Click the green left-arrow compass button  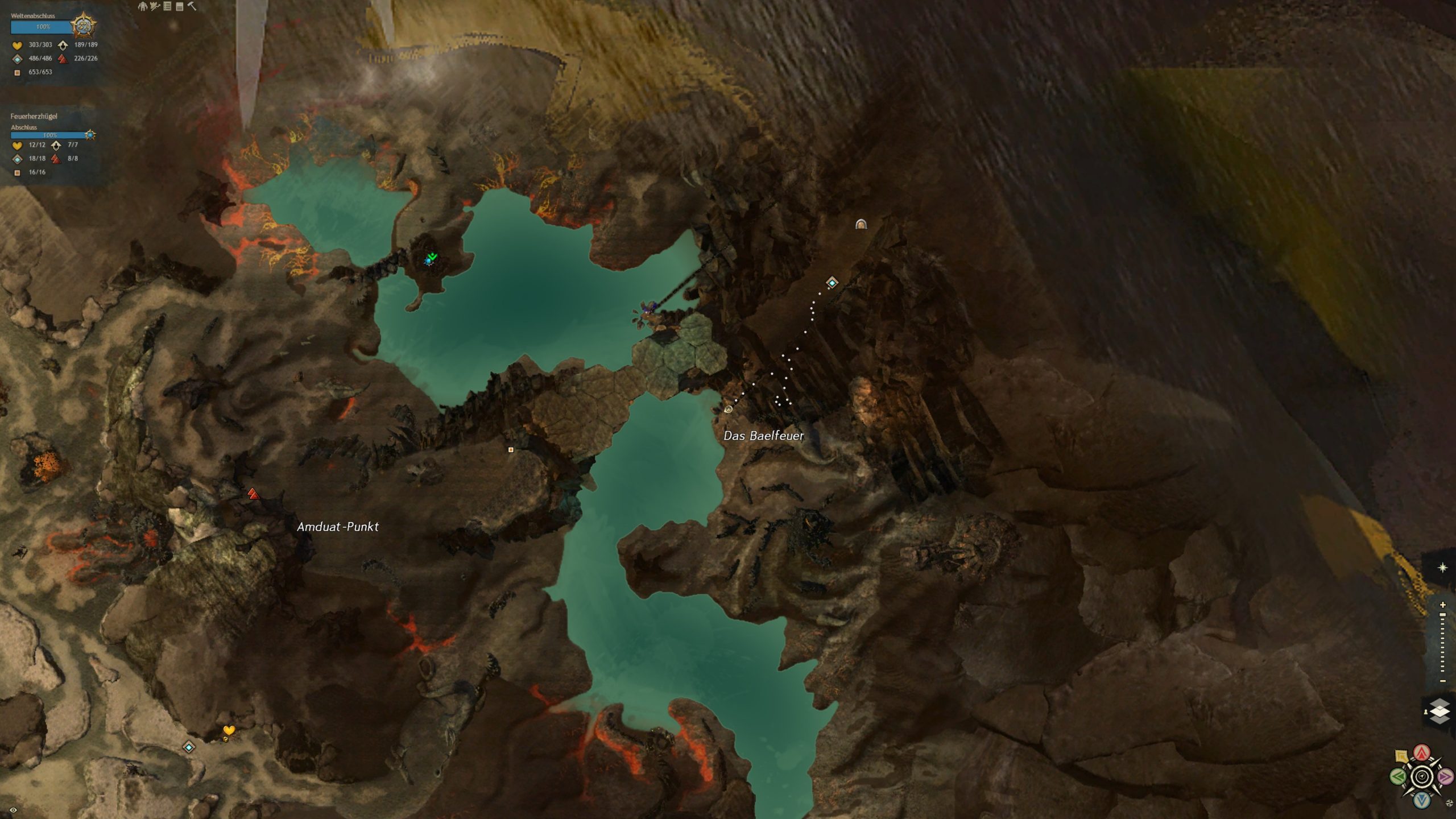(x=1397, y=776)
